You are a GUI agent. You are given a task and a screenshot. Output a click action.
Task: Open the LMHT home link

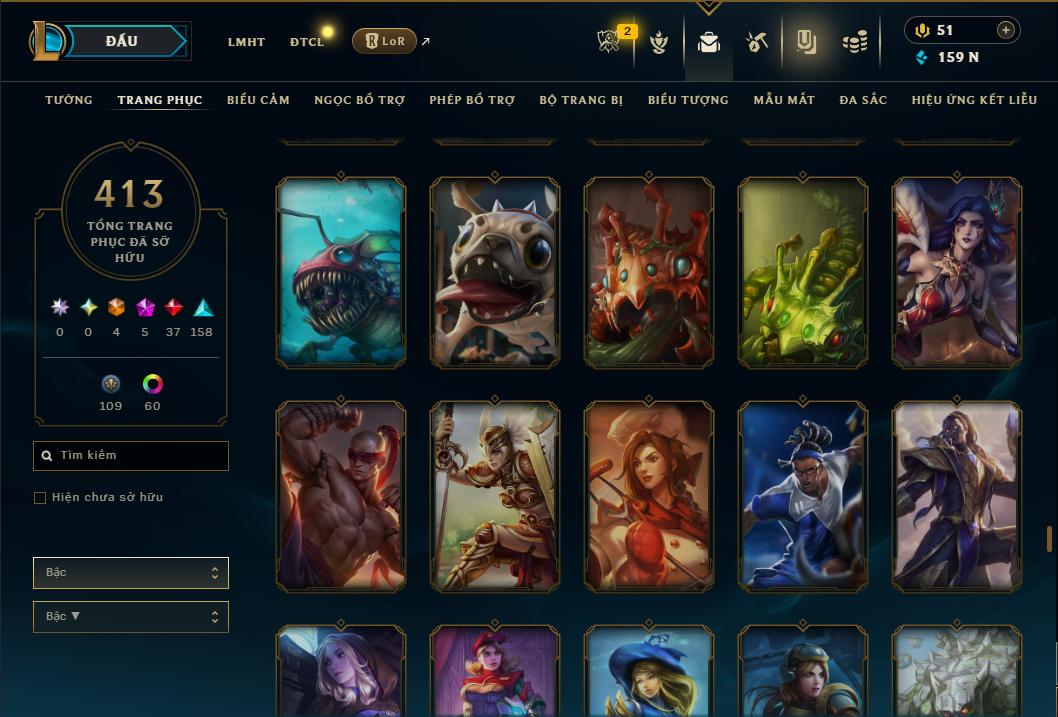(246, 42)
